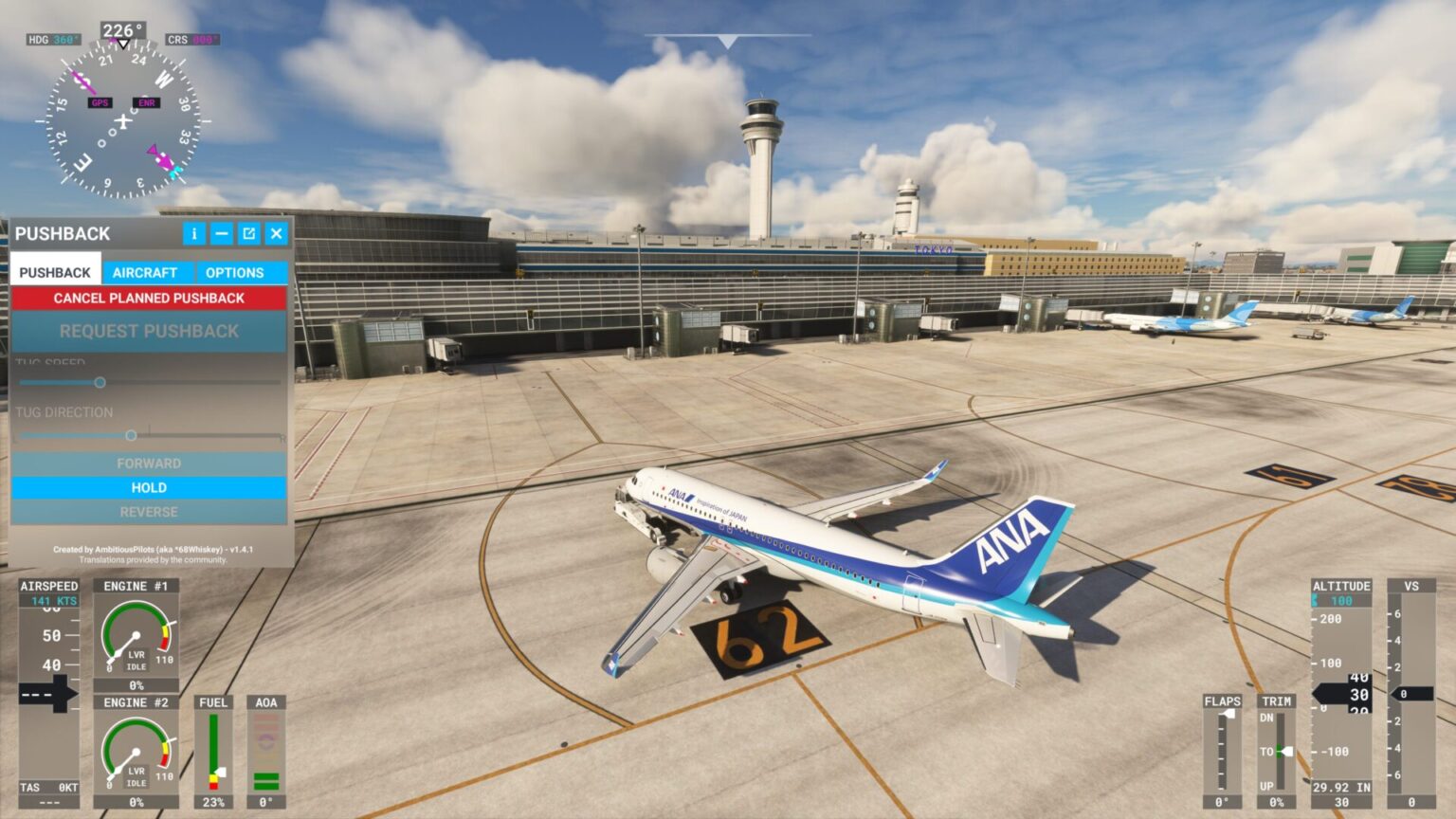Enable Reverse tug movement
The image size is (1456, 819).
click(149, 512)
